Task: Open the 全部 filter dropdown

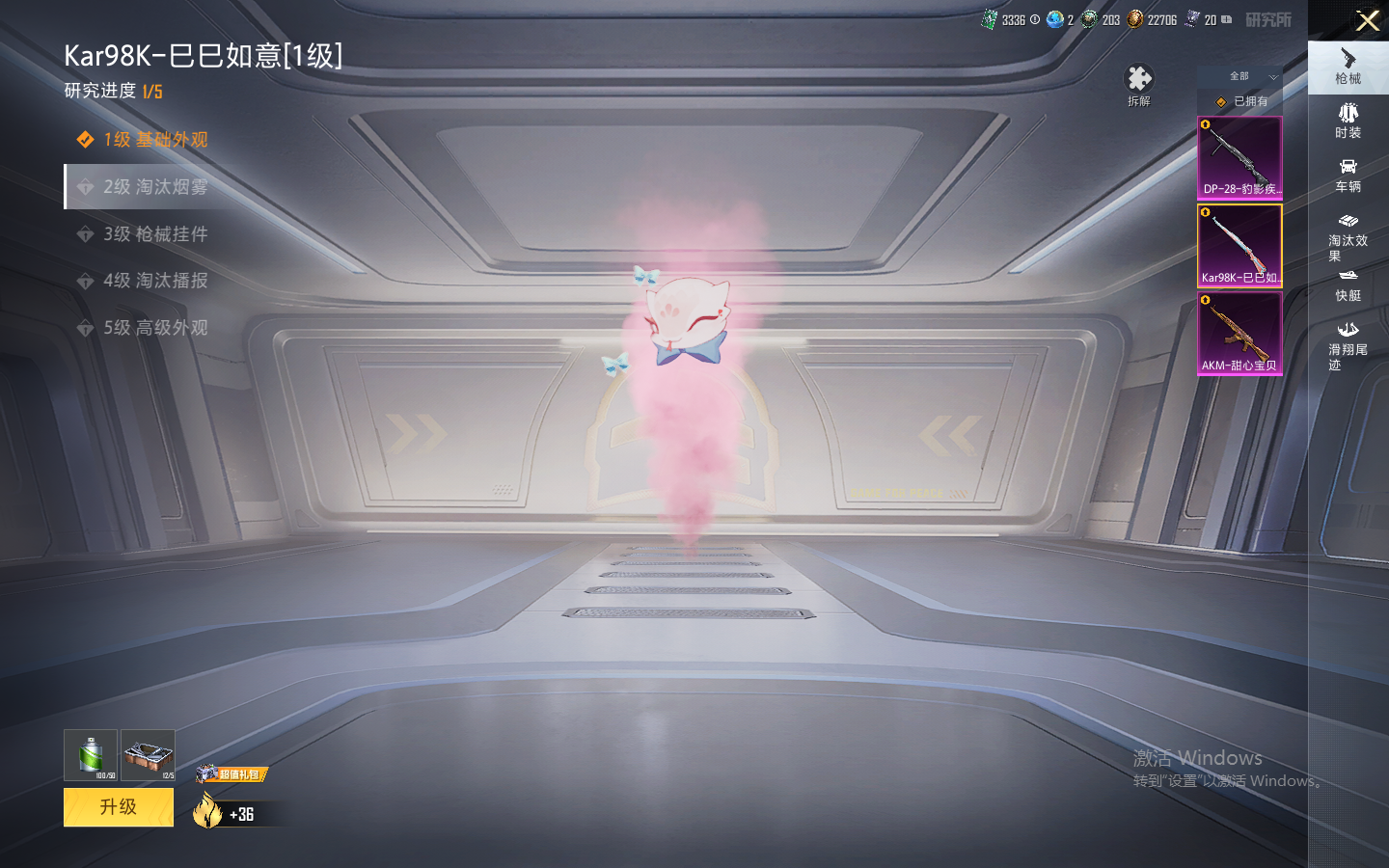Action: pos(1240,76)
